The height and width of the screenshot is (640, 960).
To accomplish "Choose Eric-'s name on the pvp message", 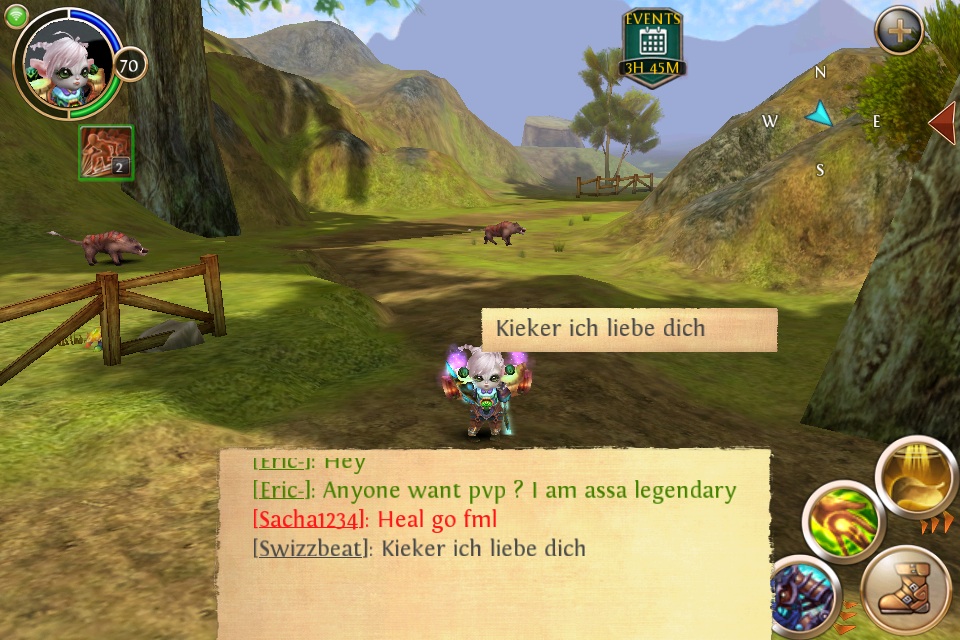I will [x=284, y=490].
